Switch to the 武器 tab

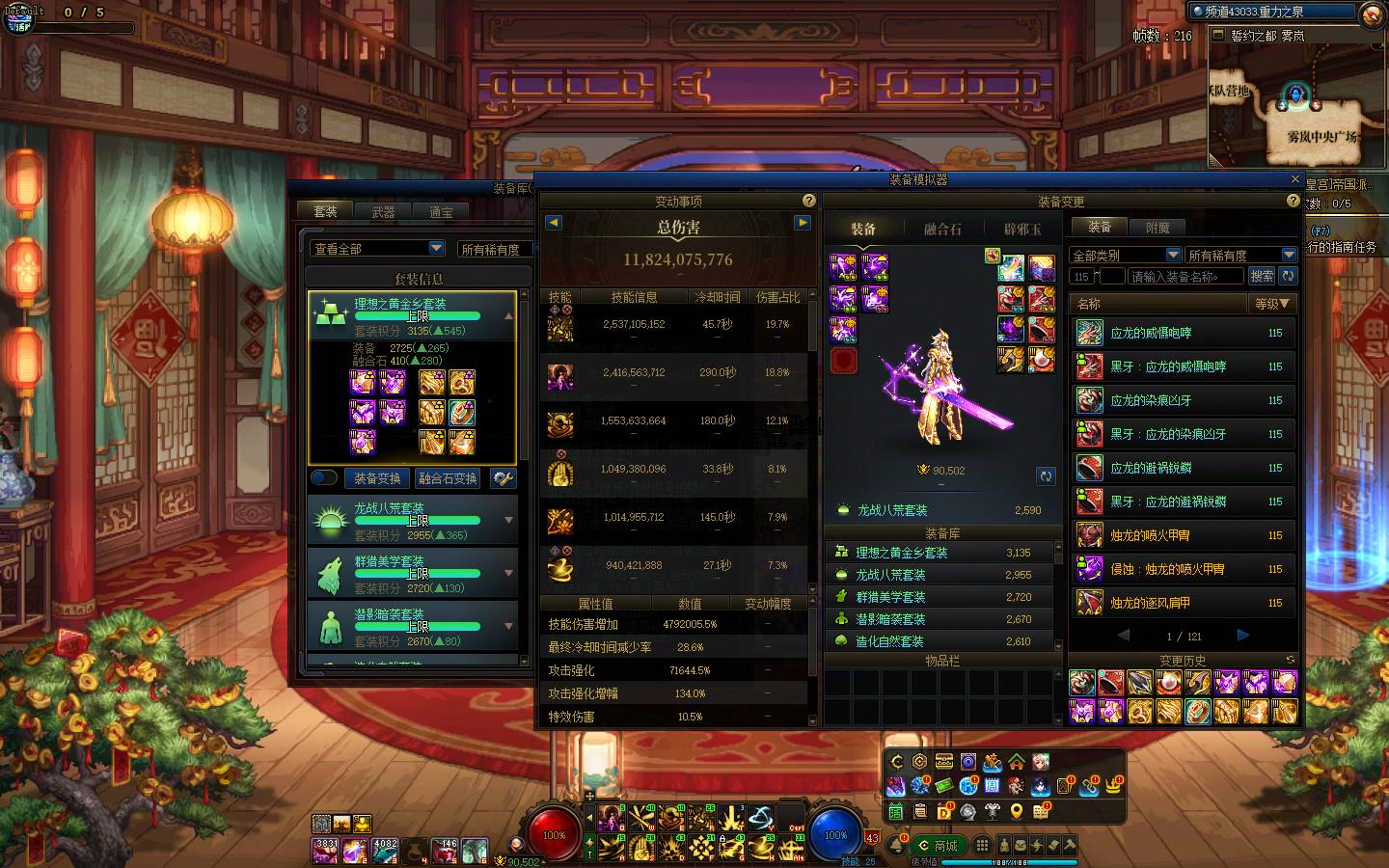click(x=383, y=212)
